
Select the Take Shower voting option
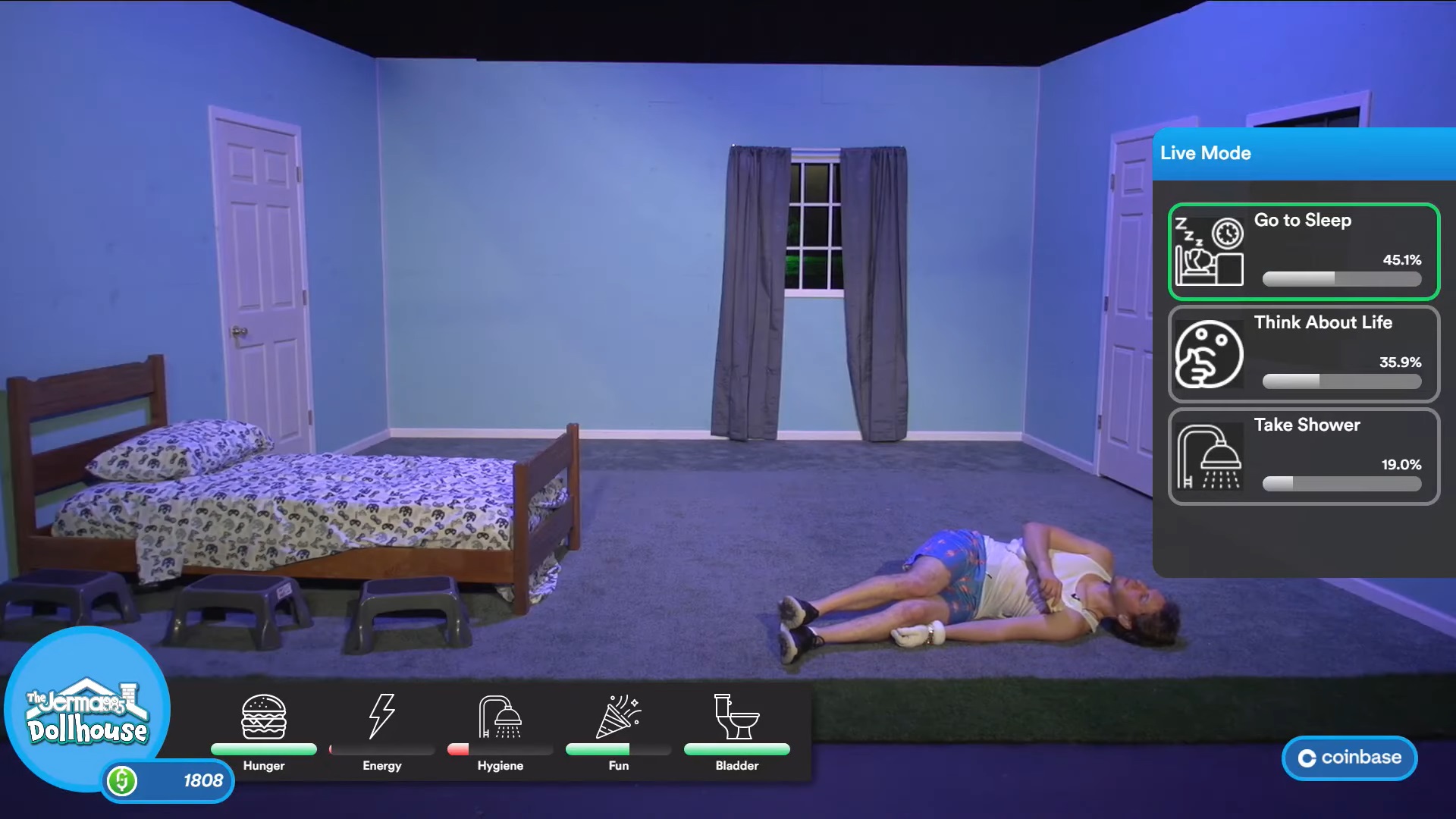(x=1302, y=457)
